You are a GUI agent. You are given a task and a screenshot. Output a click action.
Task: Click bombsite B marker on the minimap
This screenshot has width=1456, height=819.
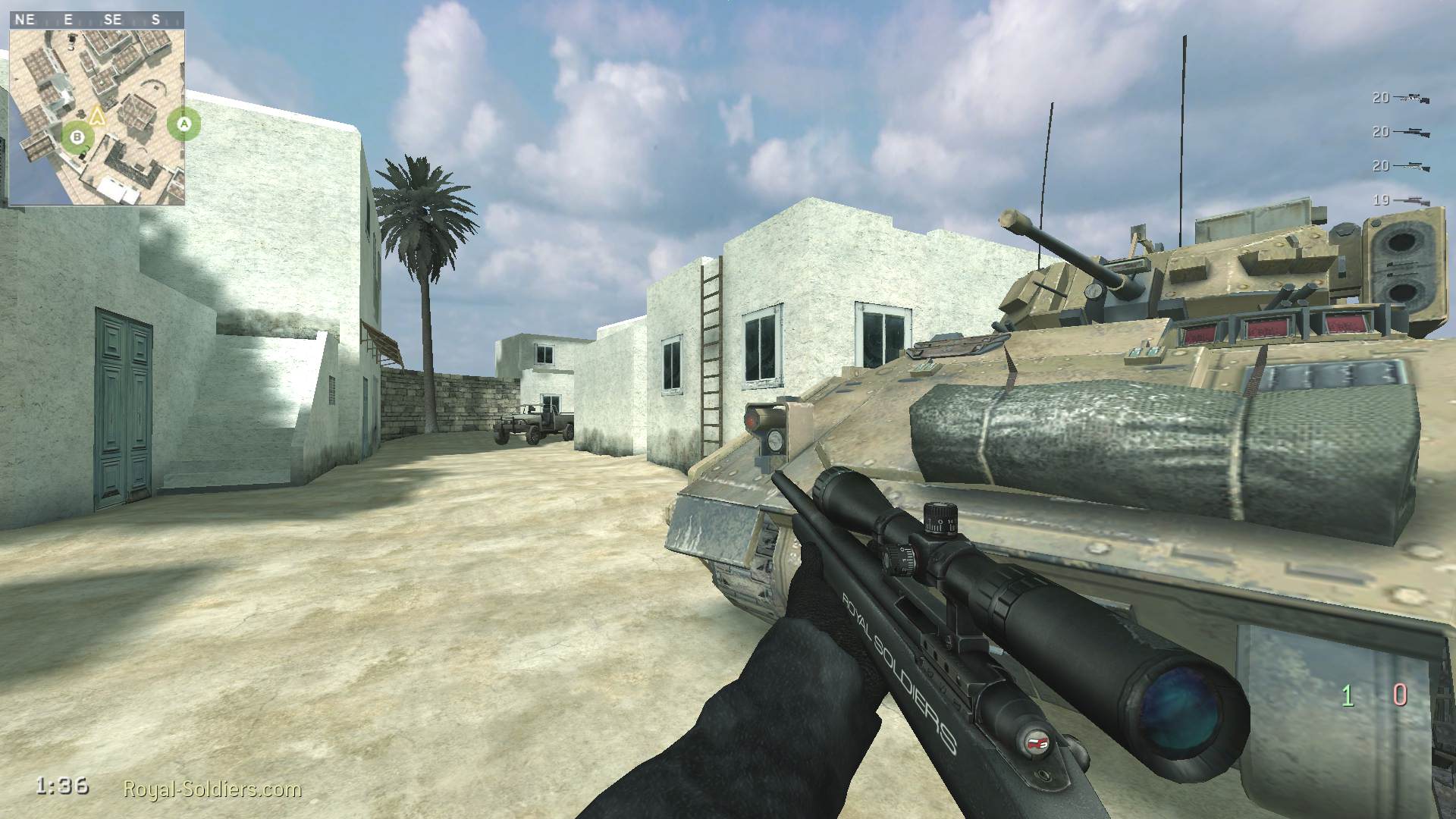[77, 137]
